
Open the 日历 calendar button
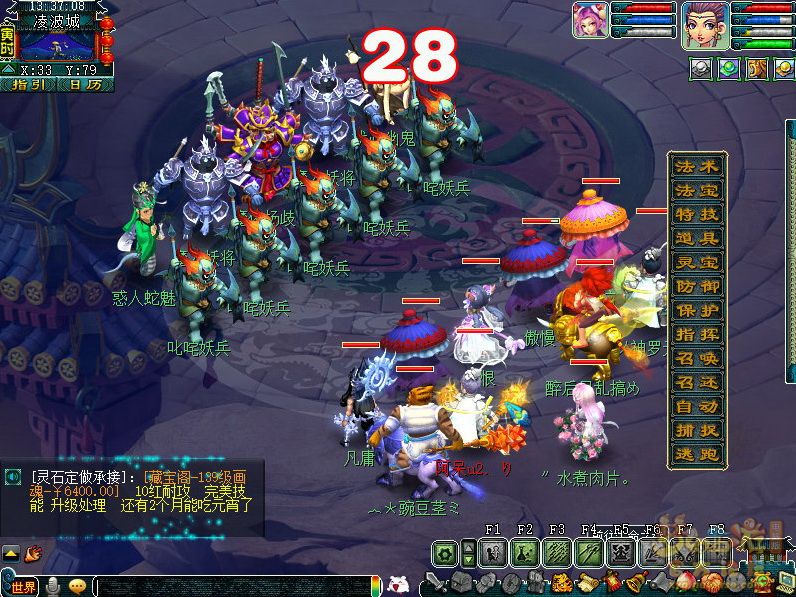coord(84,85)
